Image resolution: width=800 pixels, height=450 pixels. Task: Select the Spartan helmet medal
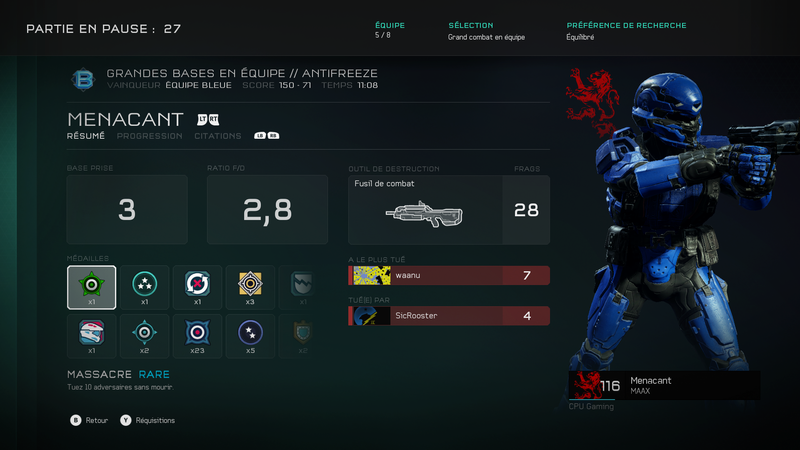pos(91,337)
